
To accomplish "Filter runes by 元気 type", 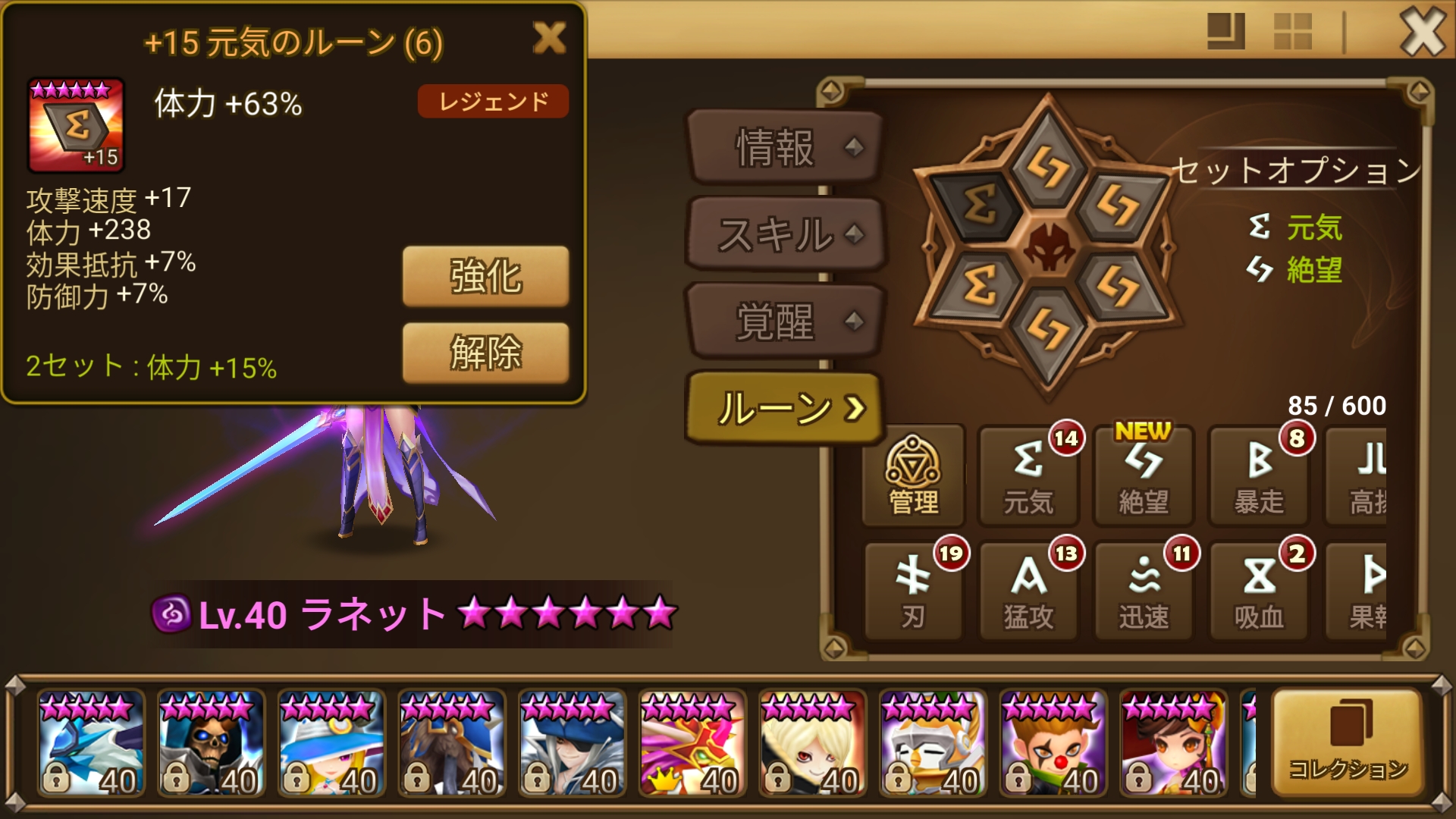I will (1028, 474).
